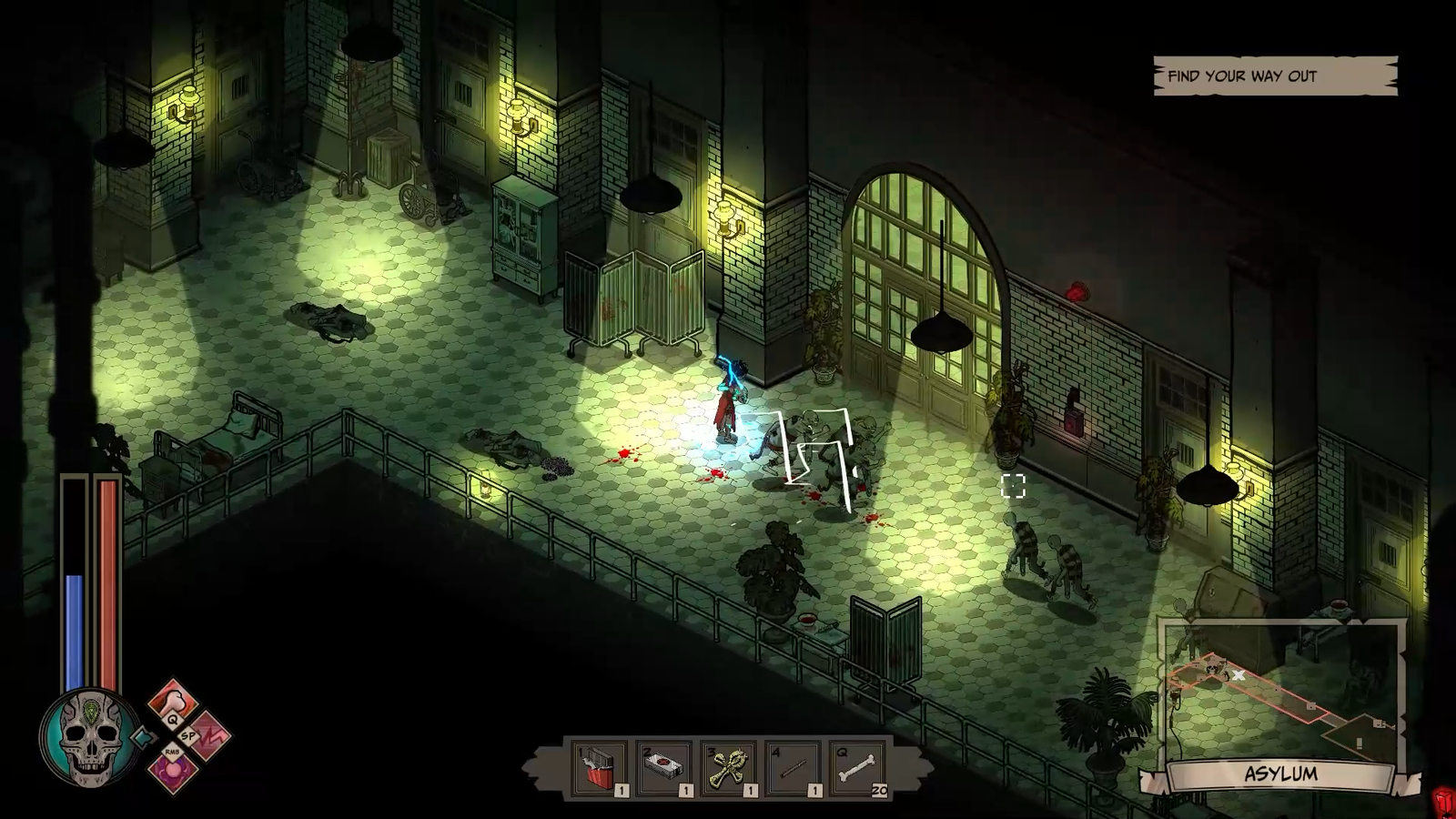1456x819 pixels.
Task: Use the white medical kit slot
Action: click(665, 770)
